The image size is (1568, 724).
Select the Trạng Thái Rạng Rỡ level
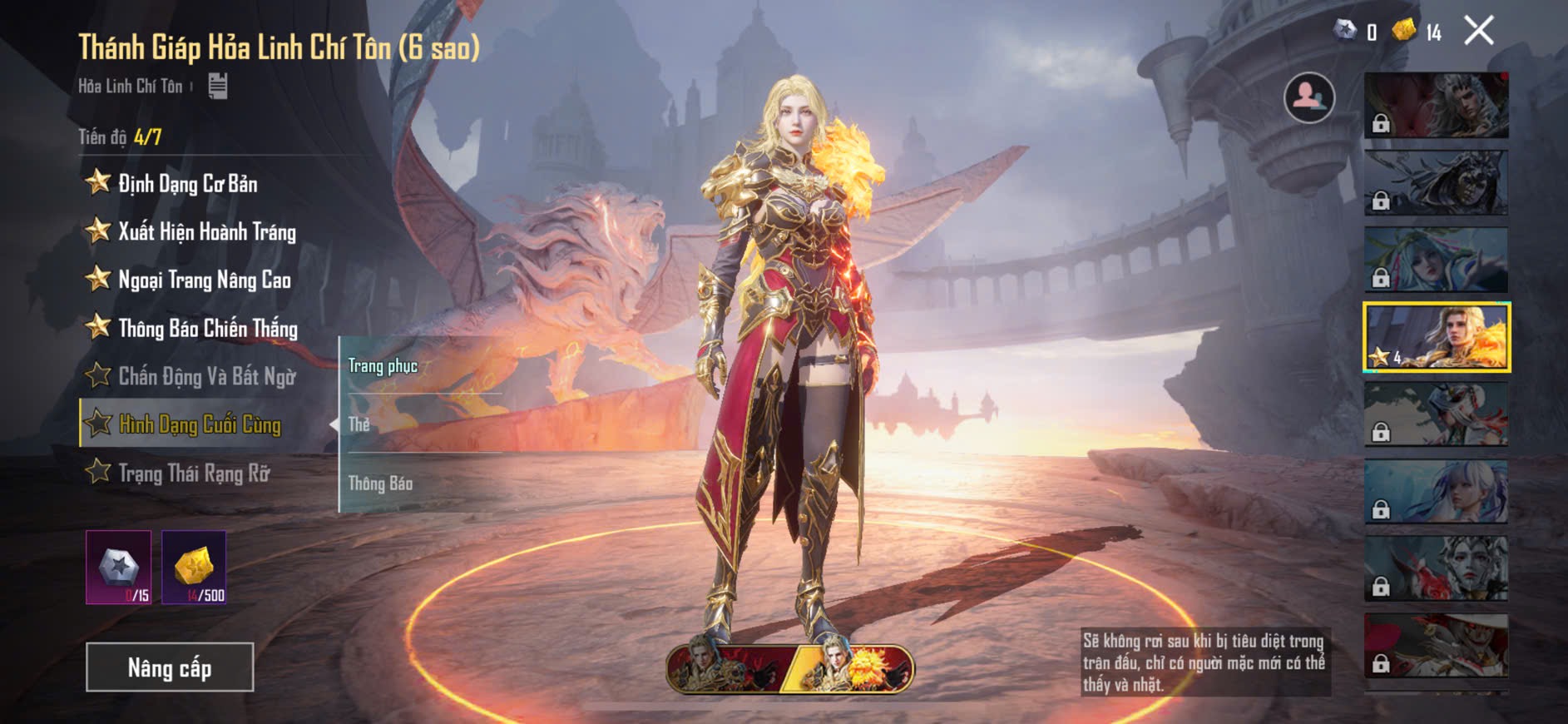click(x=194, y=473)
